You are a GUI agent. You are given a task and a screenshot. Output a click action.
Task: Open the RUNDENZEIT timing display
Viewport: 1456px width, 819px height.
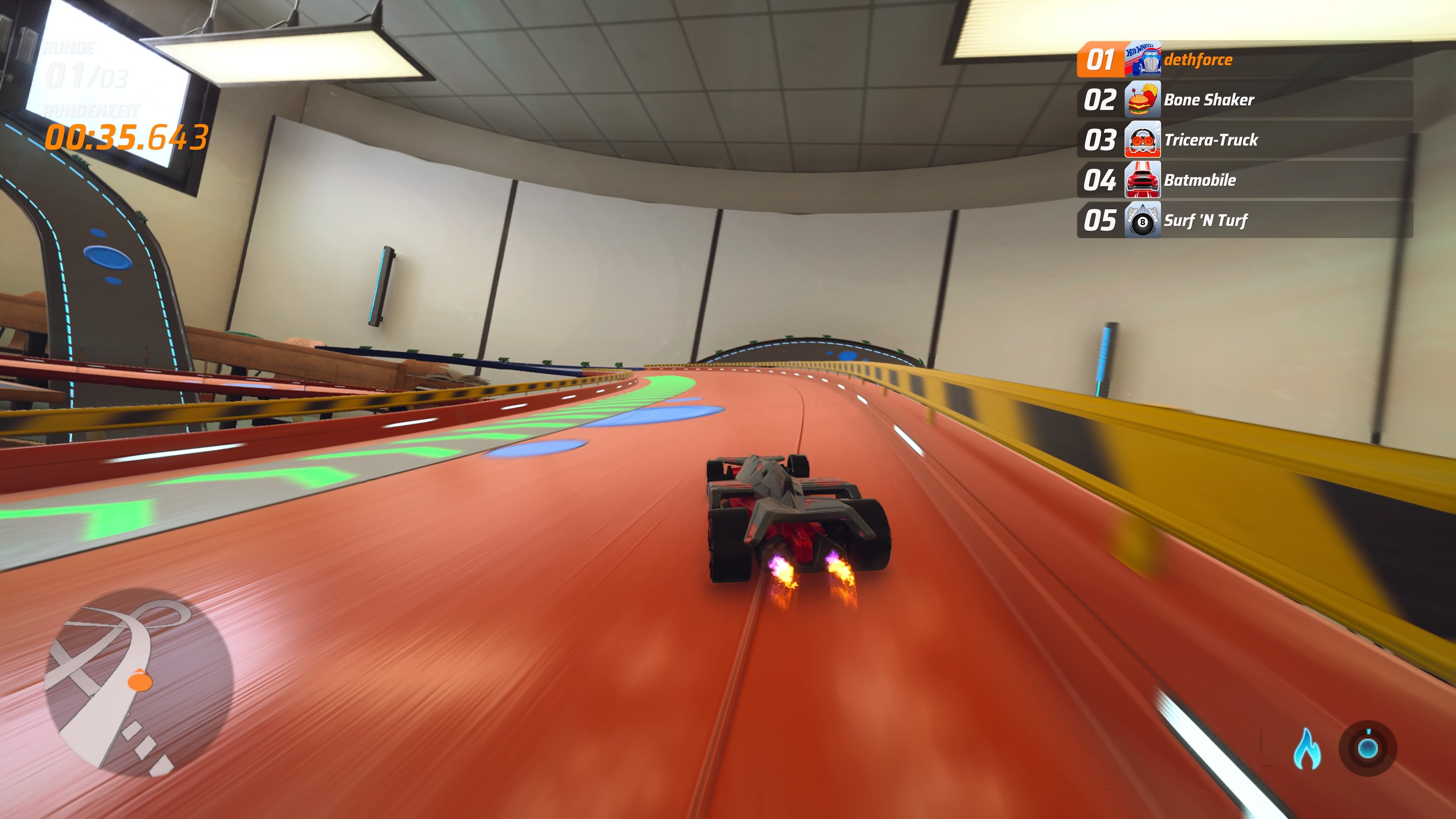click(92, 110)
